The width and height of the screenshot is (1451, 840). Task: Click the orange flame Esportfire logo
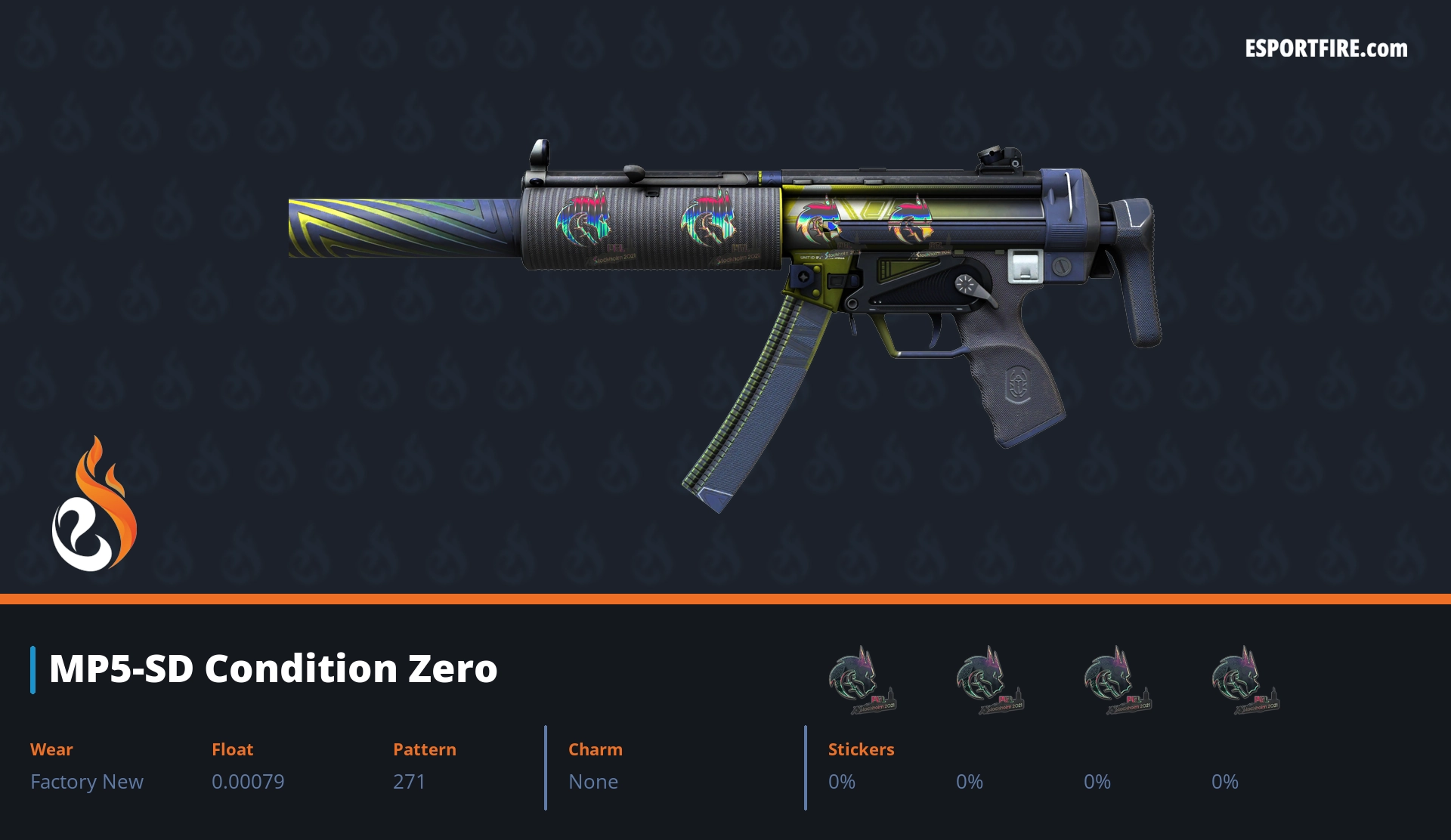click(94, 505)
